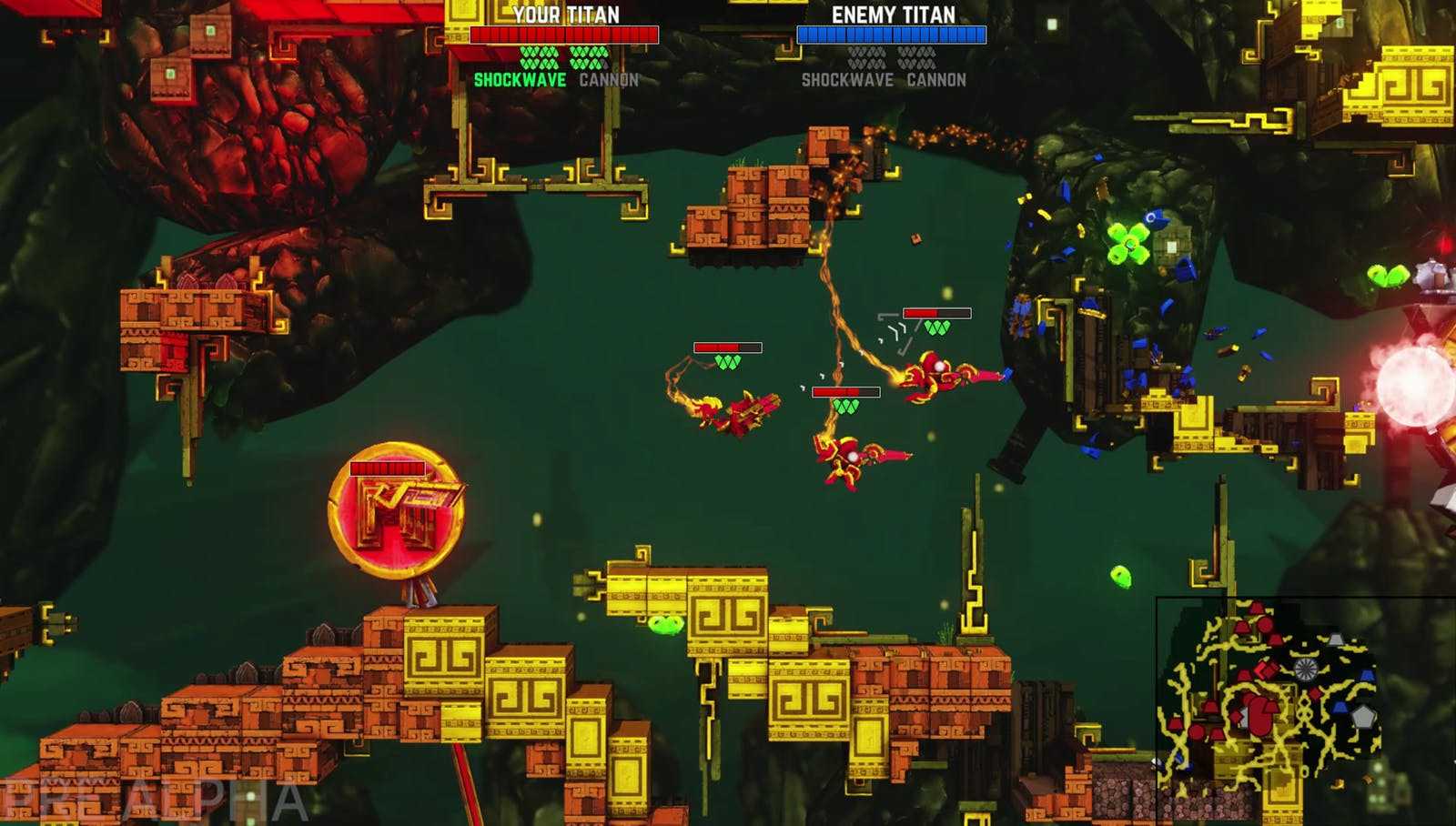Select your titan's Shockwave ability label
1456x826 pixels.
click(520, 80)
